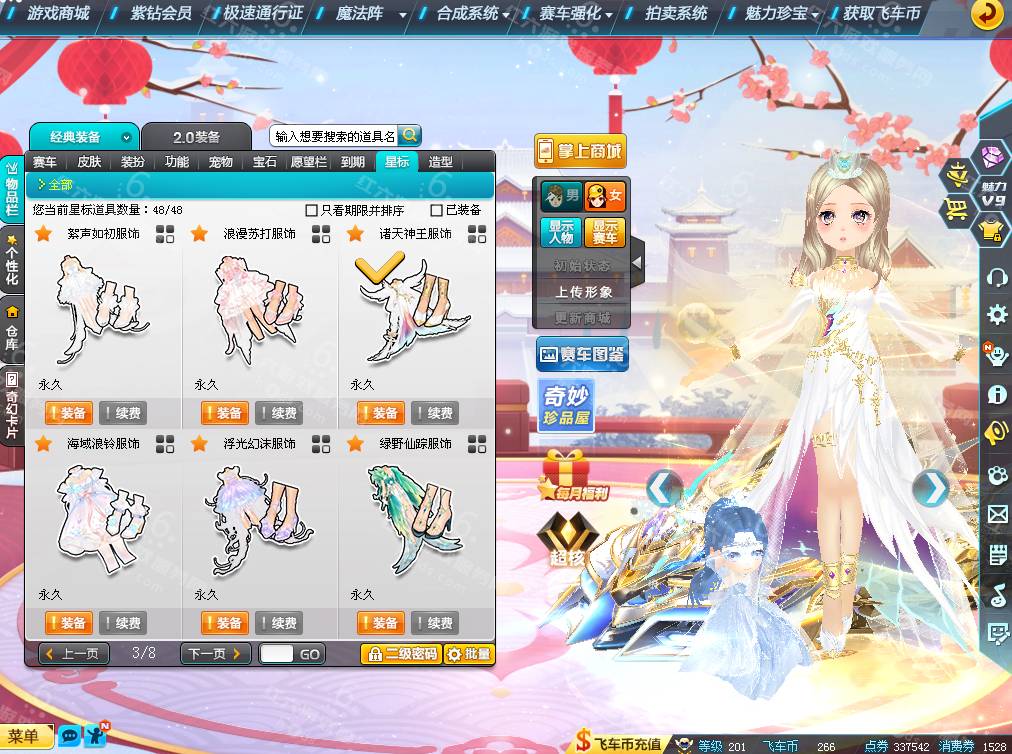This screenshot has width=1012, height=754.
Task: Open the 赛车图鉴 car gallery
Action: 582,354
